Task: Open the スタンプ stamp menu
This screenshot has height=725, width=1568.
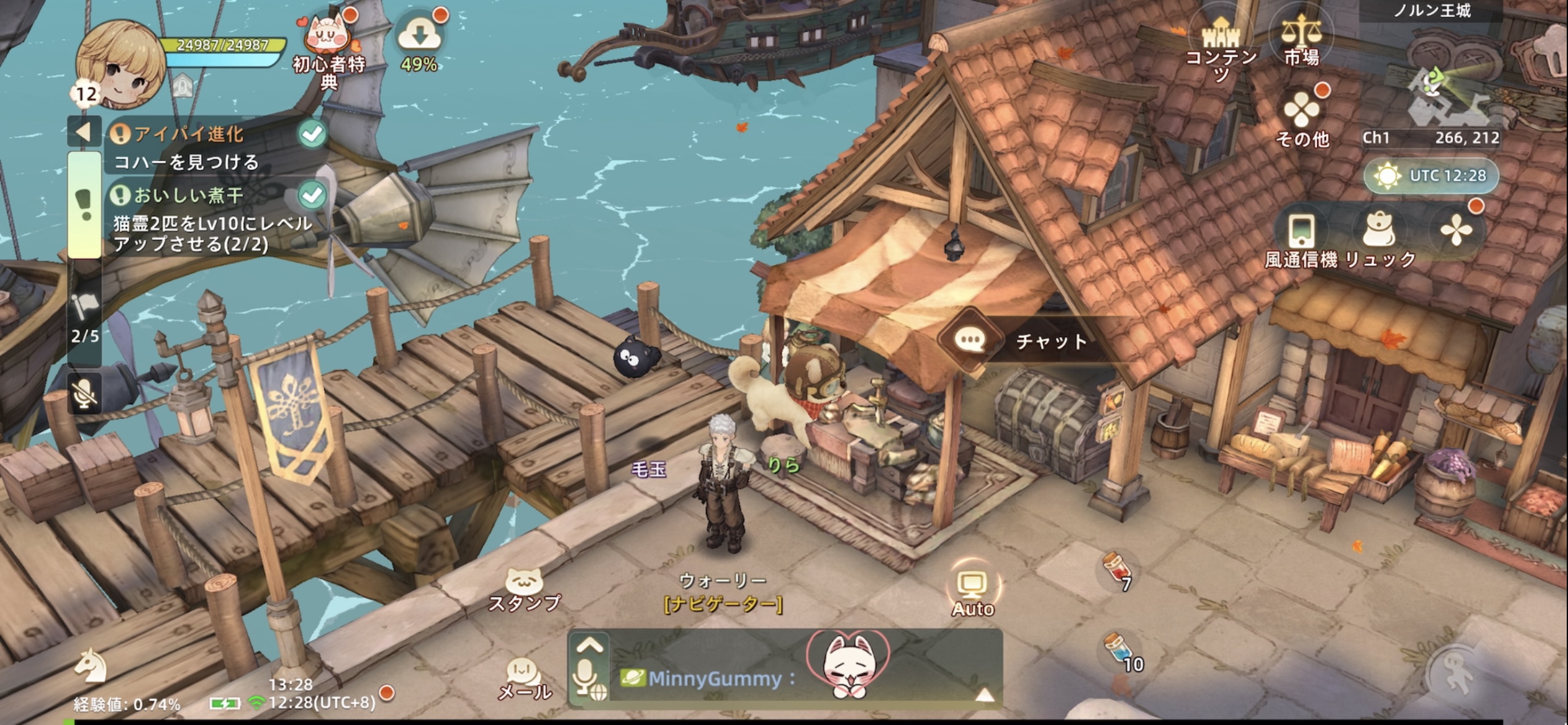Action: tap(524, 590)
